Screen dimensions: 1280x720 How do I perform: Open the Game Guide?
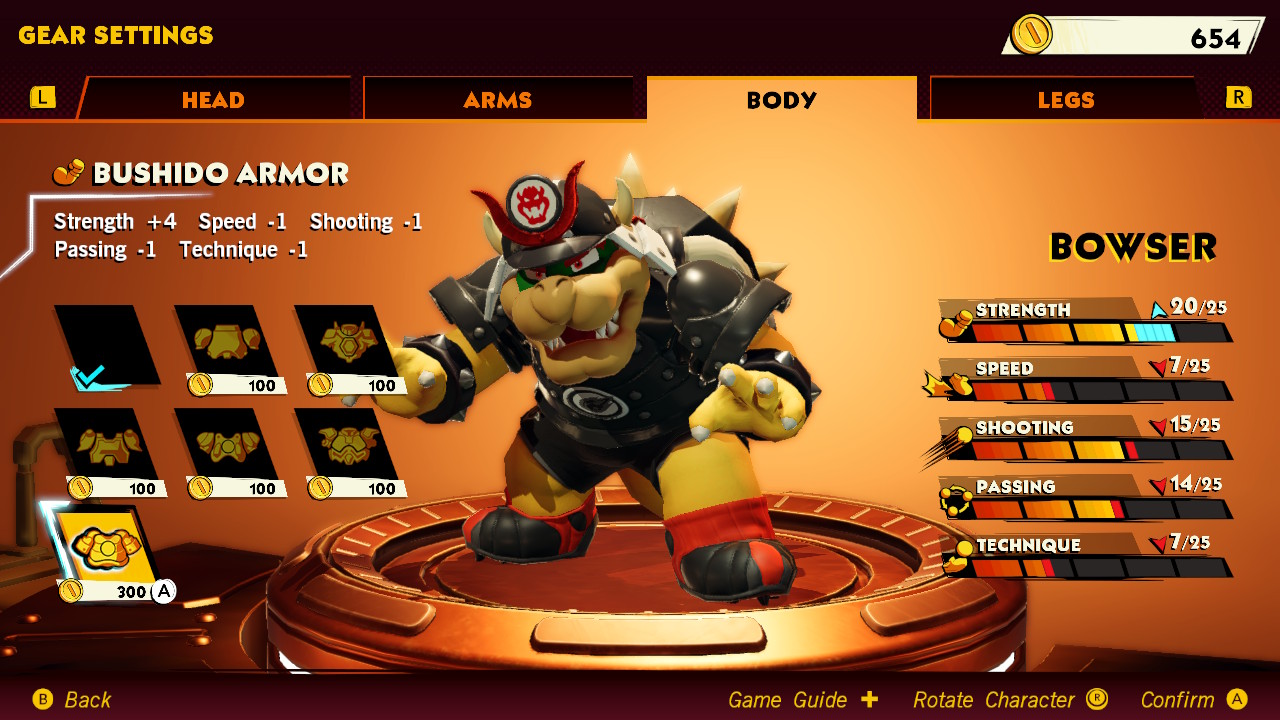pos(786,700)
